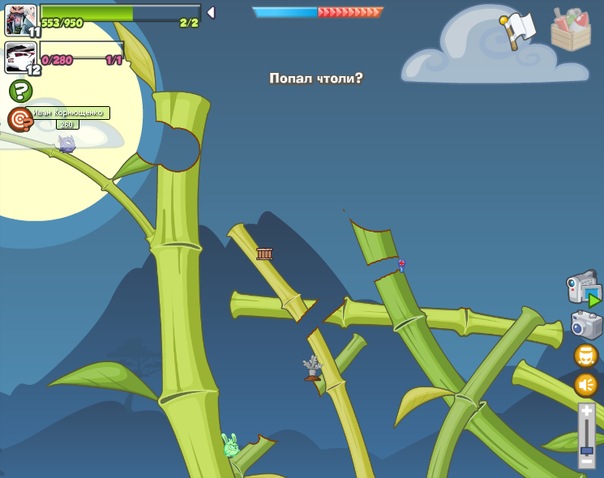604x478 pixels.
Task: Click the orange character face button
Action: [586, 355]
